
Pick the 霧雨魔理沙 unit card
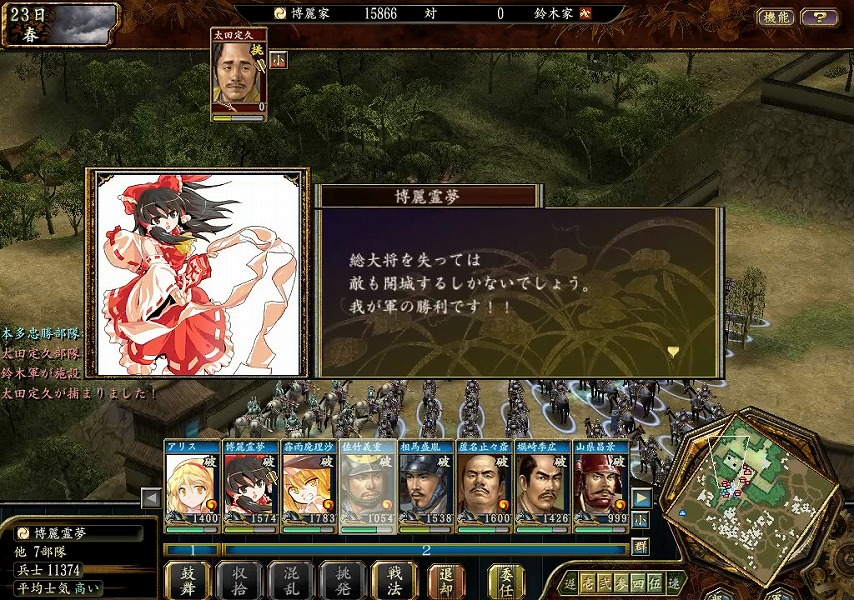309,483
